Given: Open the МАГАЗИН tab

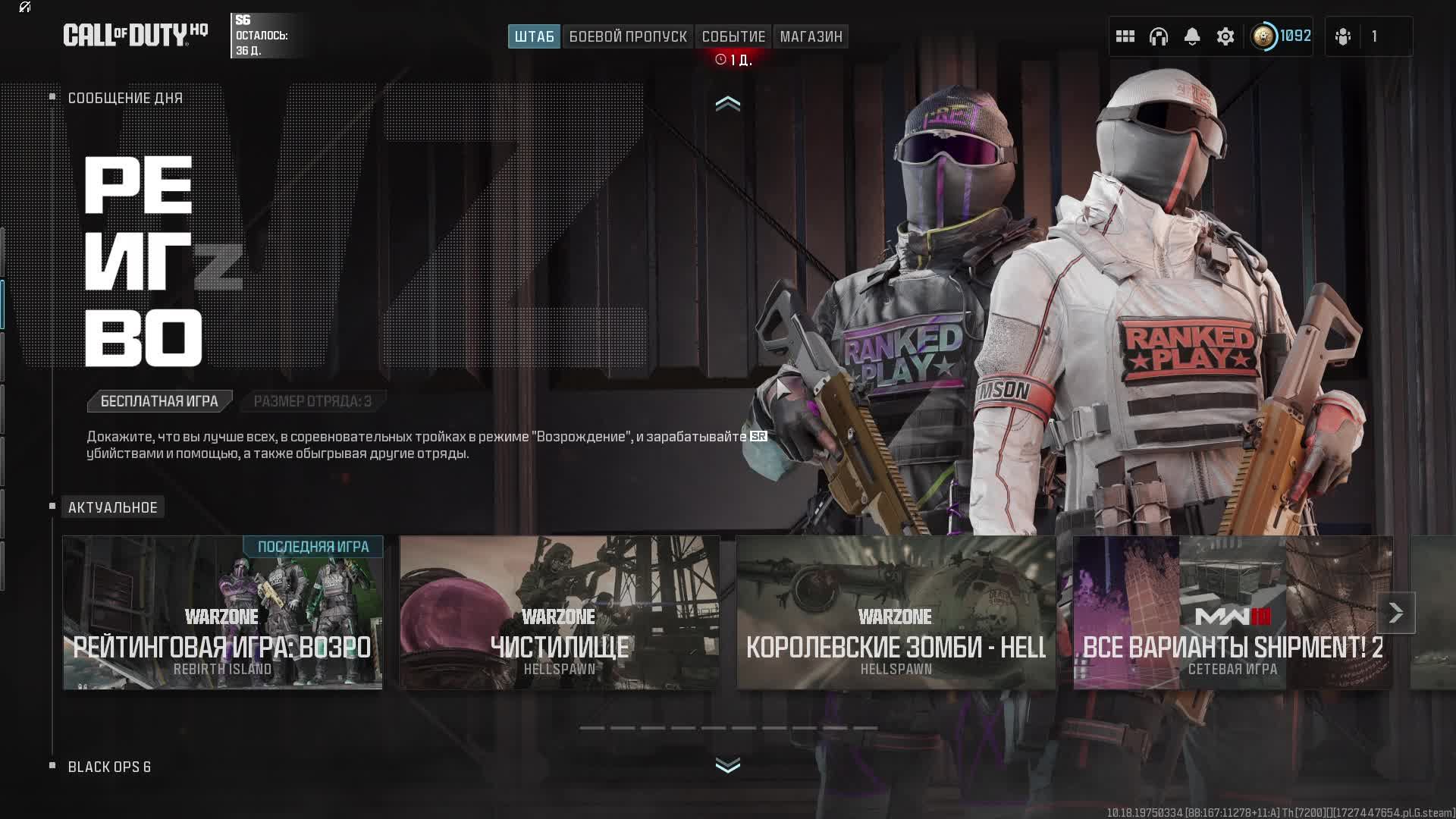Looking at the screenshot, I should (x=810, y=36).
